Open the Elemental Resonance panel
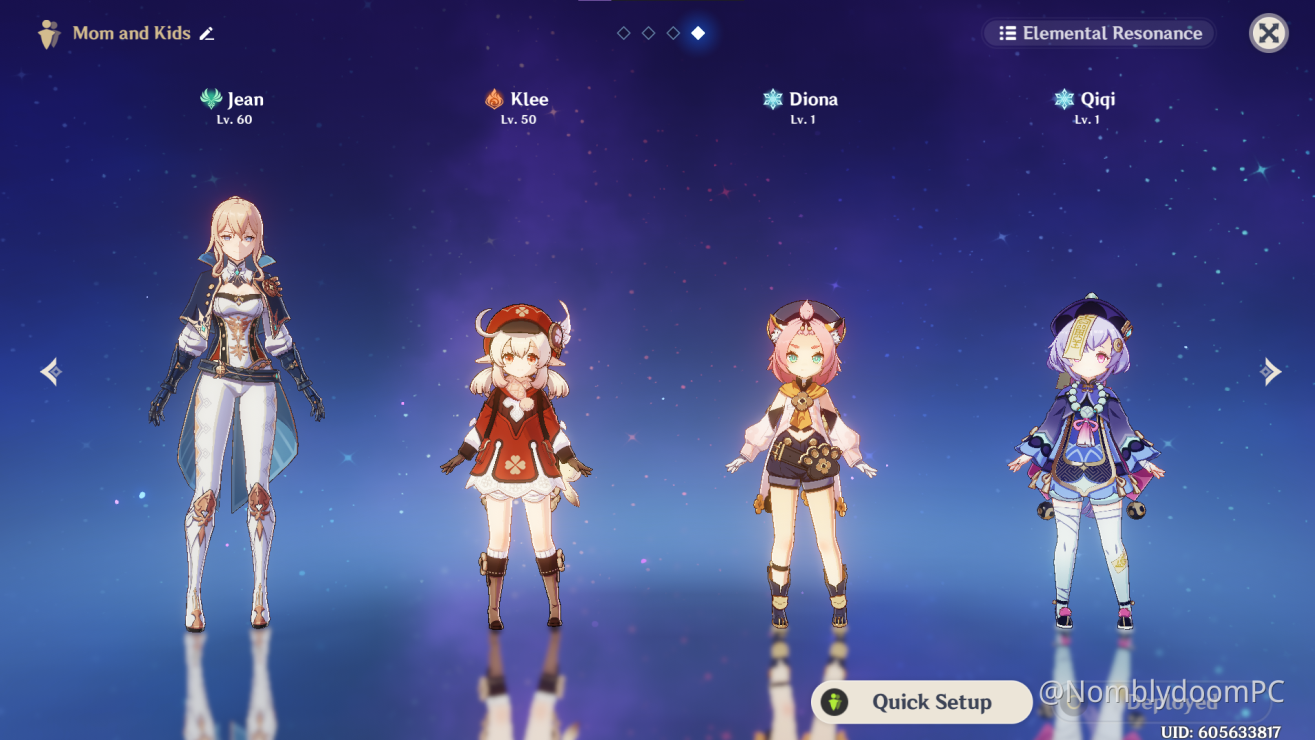The image size is (1315, 740). 1099,33
